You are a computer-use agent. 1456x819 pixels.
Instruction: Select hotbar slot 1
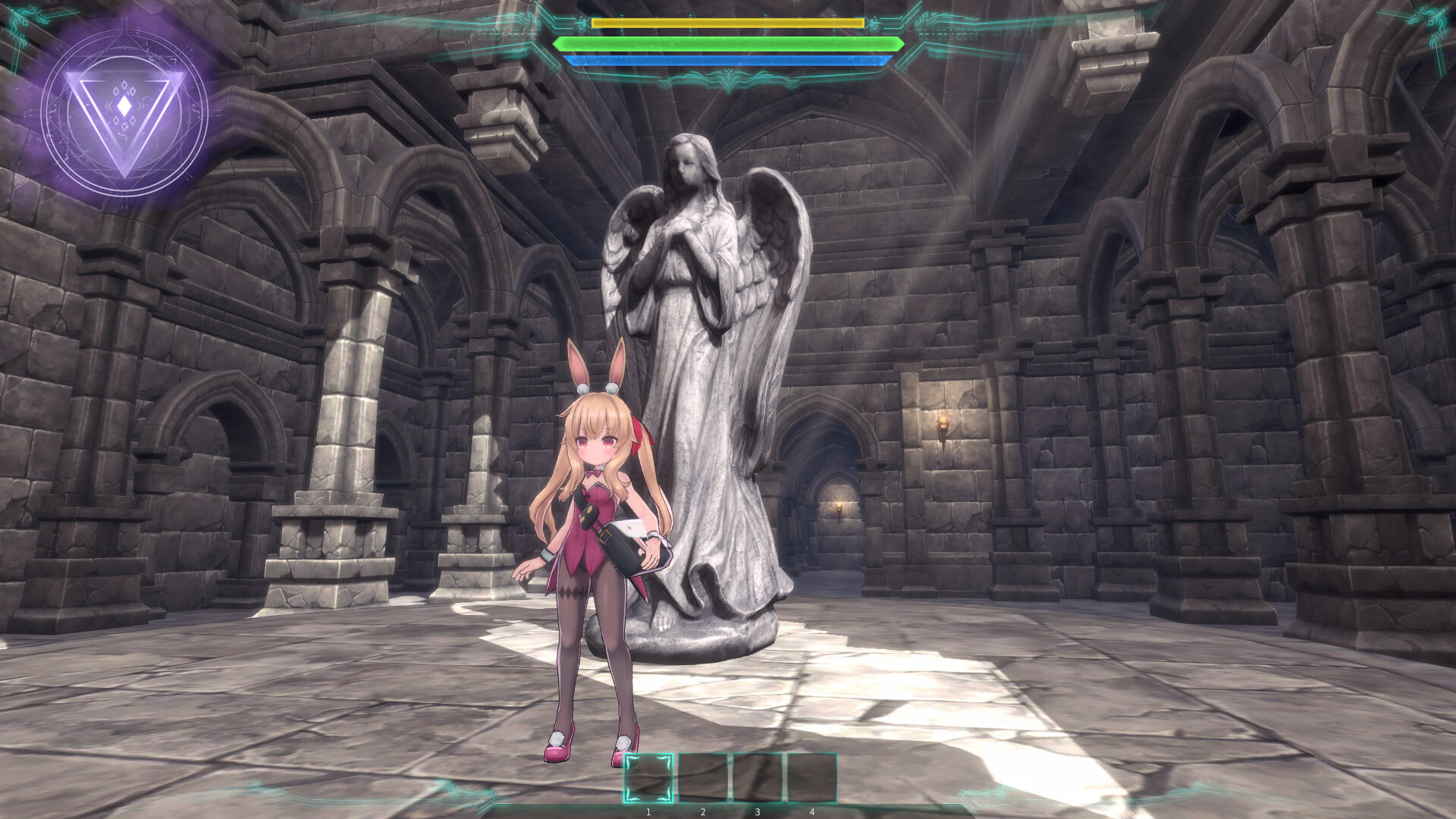pos(649,777)
